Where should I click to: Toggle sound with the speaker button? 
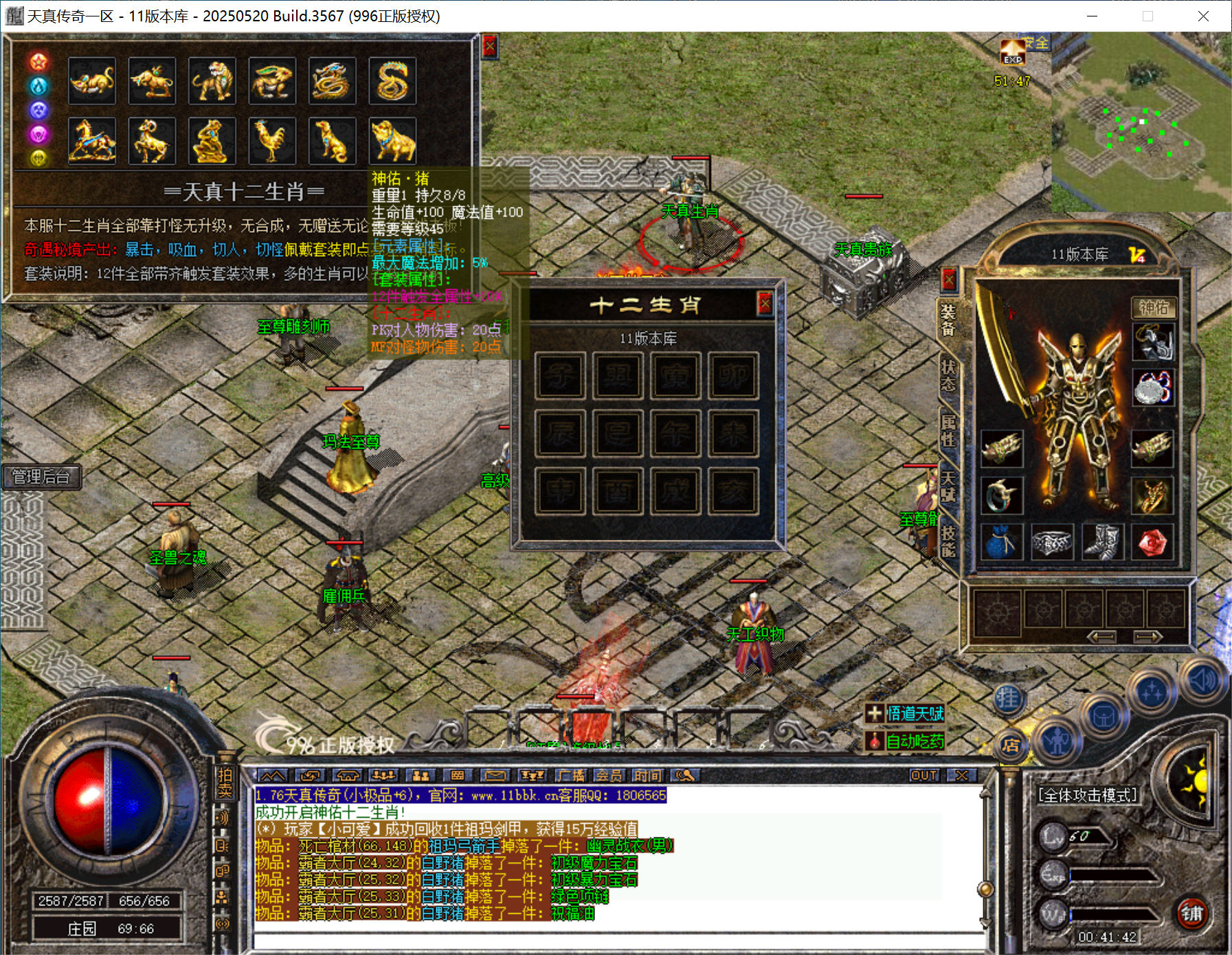point(1203,681)
